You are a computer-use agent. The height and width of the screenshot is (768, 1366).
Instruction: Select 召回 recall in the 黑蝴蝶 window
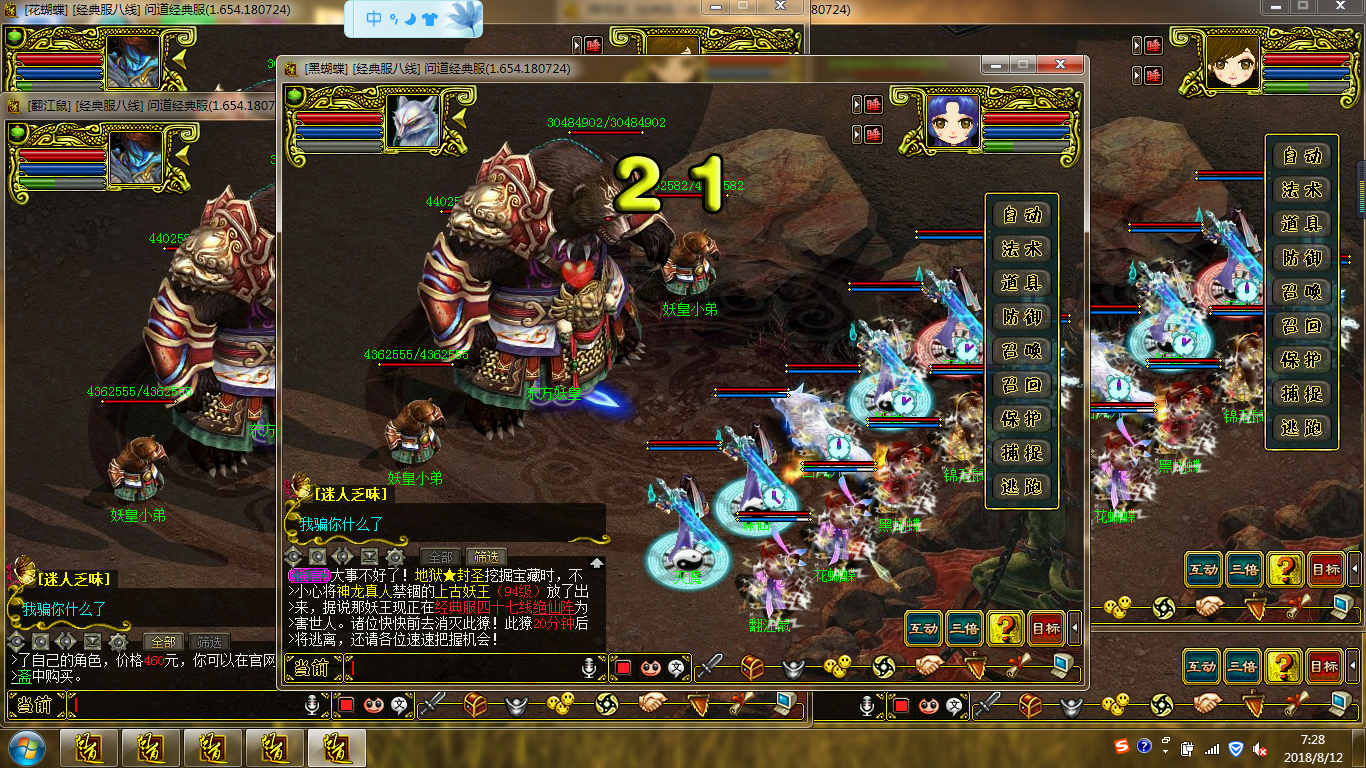point(1022,385)
